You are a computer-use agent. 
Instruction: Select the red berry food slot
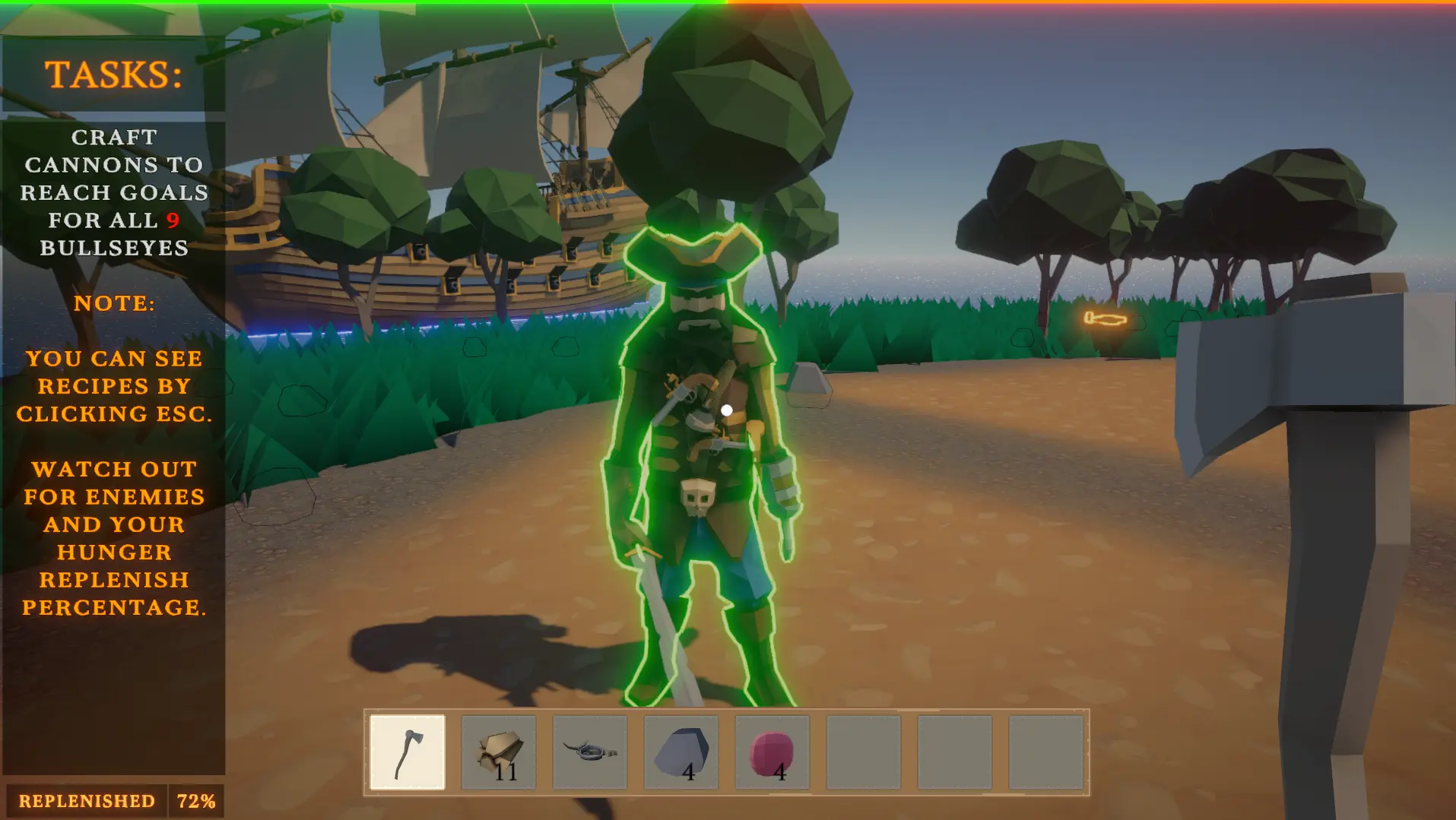click(x=772, y=752)
